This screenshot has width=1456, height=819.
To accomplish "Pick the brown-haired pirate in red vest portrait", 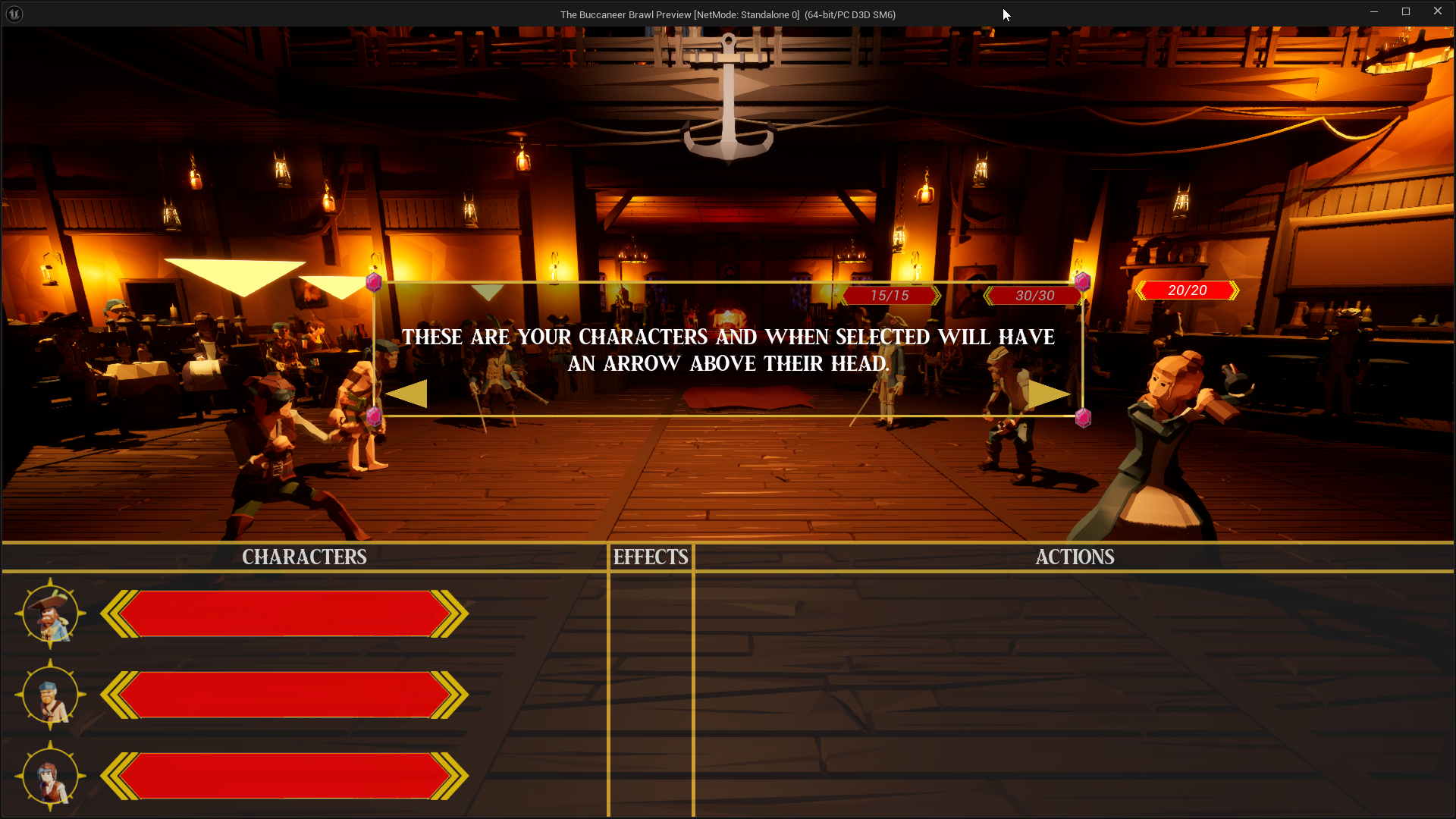I will tap(50, 777).
